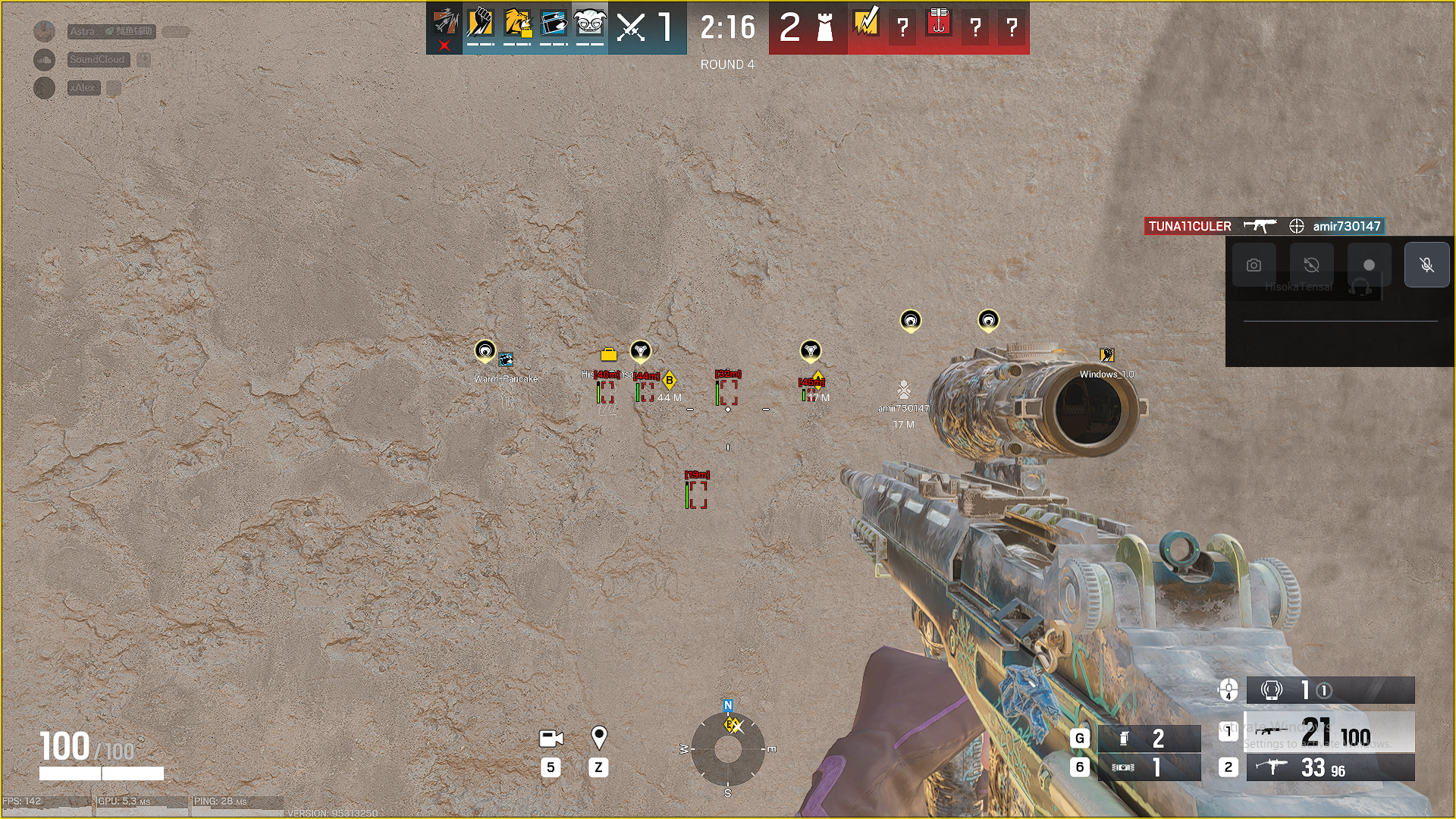Click the TUNA11CULER kill feed entry
This screenshot has width=1456, height=819.
click(1189, 226)
